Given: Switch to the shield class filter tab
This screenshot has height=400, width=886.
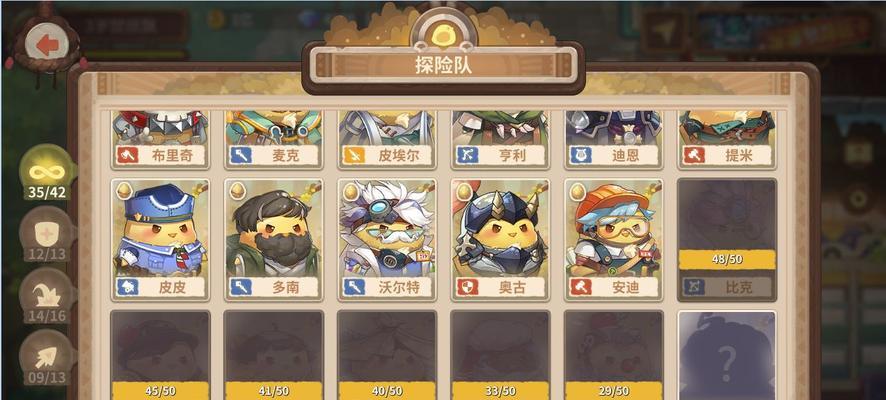Looking at the screenshot, I should 46,236.
